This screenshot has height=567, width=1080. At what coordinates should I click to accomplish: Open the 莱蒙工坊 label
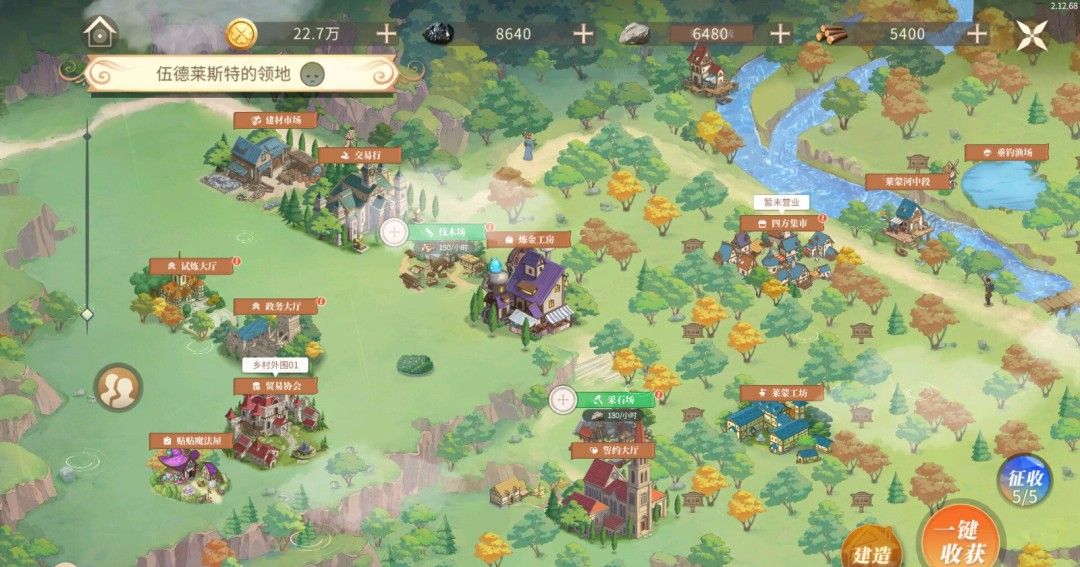point(783,393)
